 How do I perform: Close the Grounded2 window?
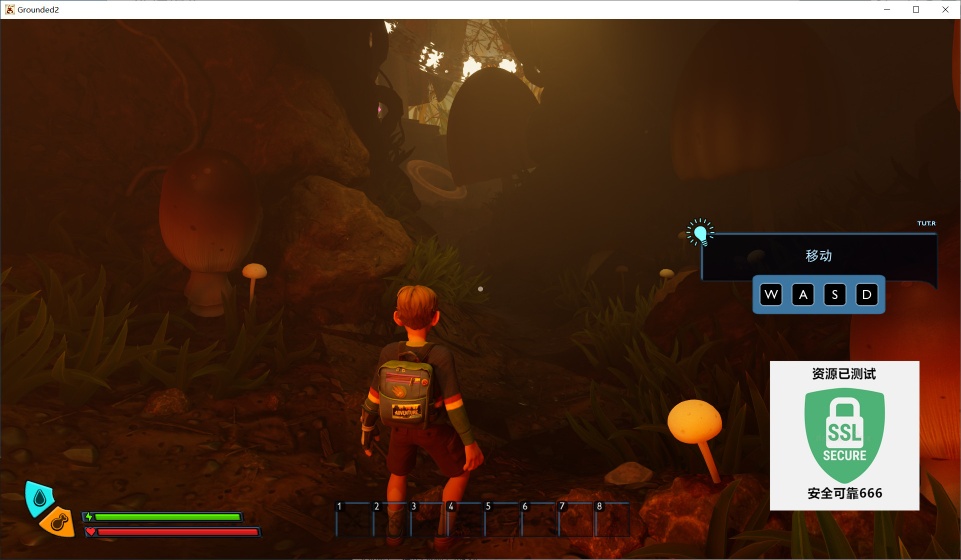(x=945, y=9)
